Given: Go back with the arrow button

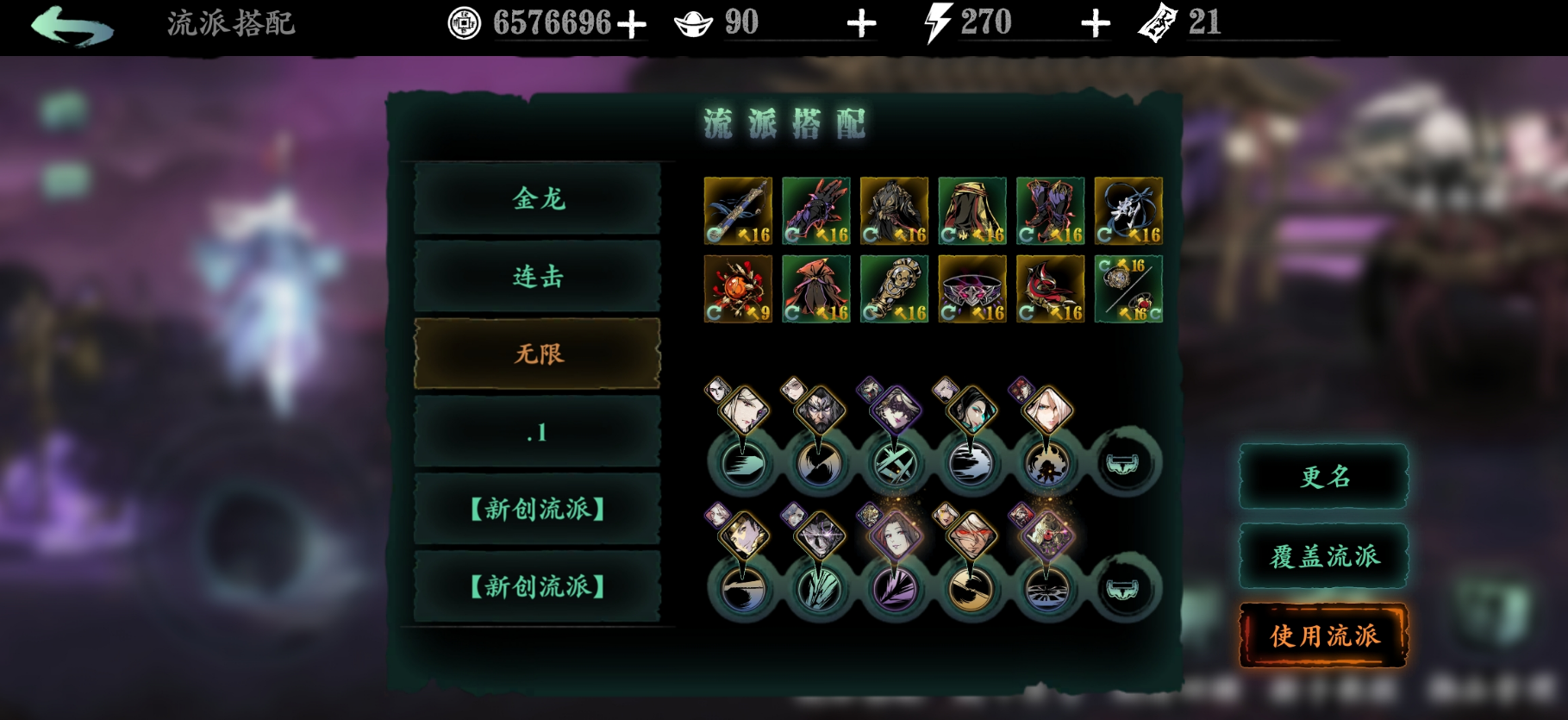Looking at the screenshot, I should tap(72, 26).
